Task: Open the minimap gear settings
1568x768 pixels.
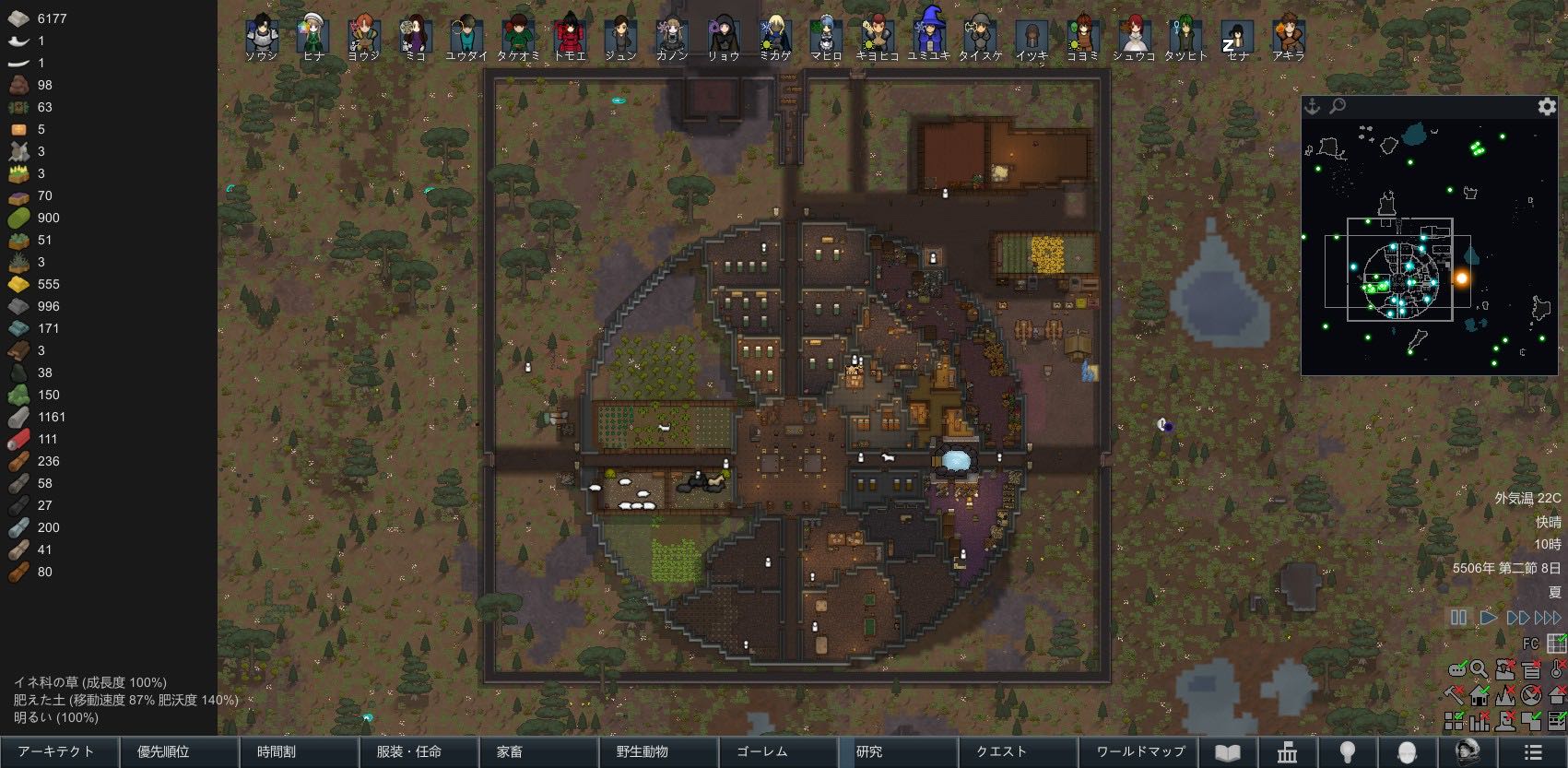Action: tap(1547, 107)
